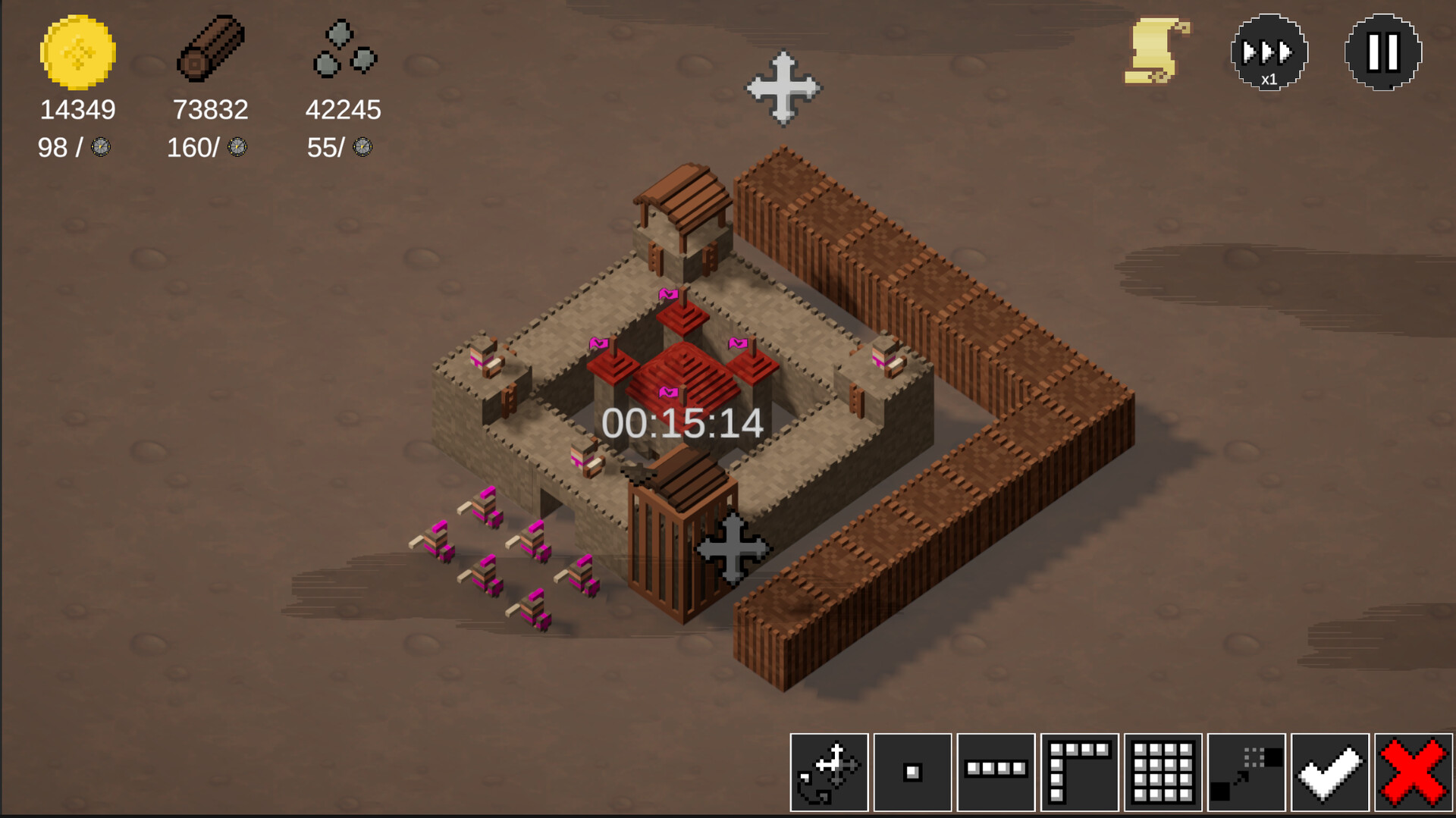The image size is (1456, 818).
Task: Select the corner wall placement tool
Action: 1080,773
